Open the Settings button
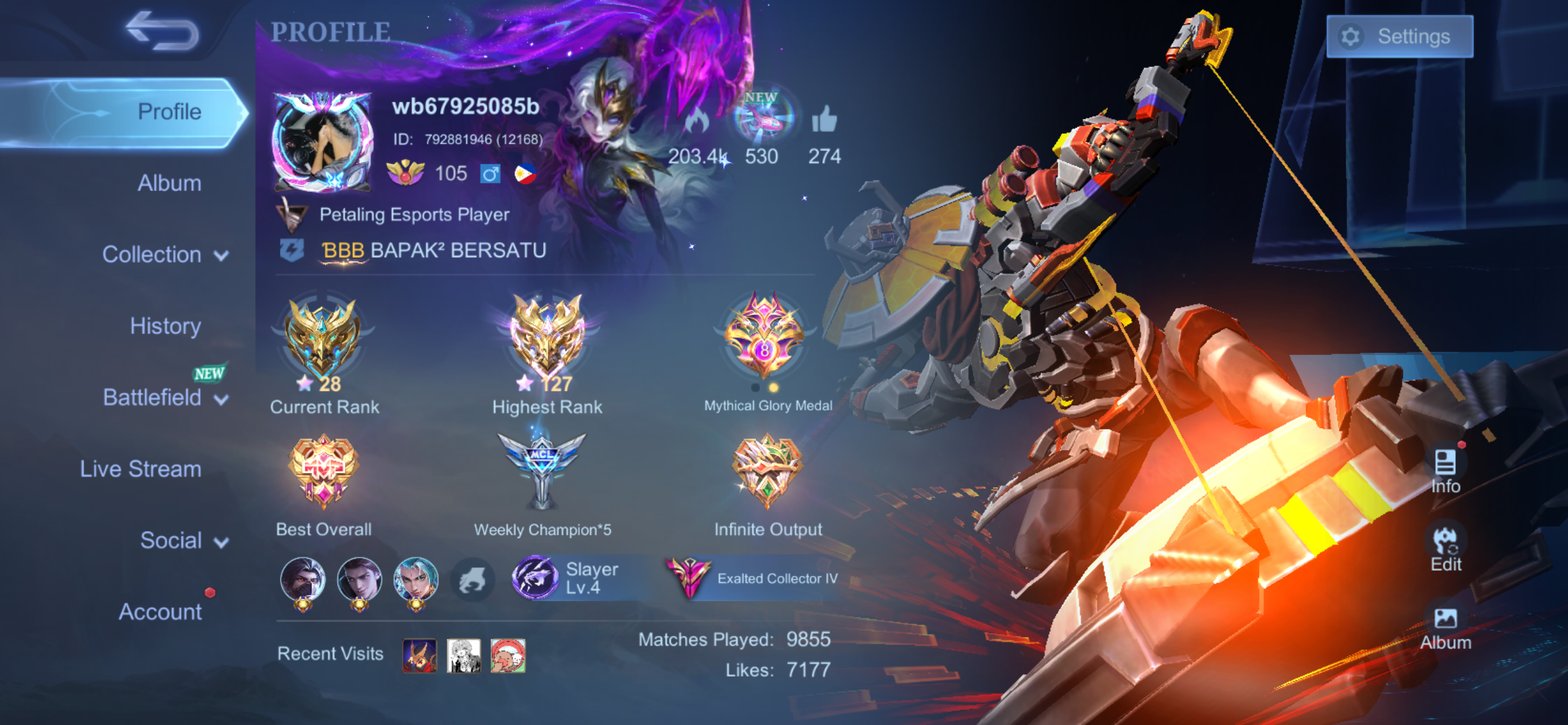Viewport: 1568px width, 725px height. coord(1399,37)
